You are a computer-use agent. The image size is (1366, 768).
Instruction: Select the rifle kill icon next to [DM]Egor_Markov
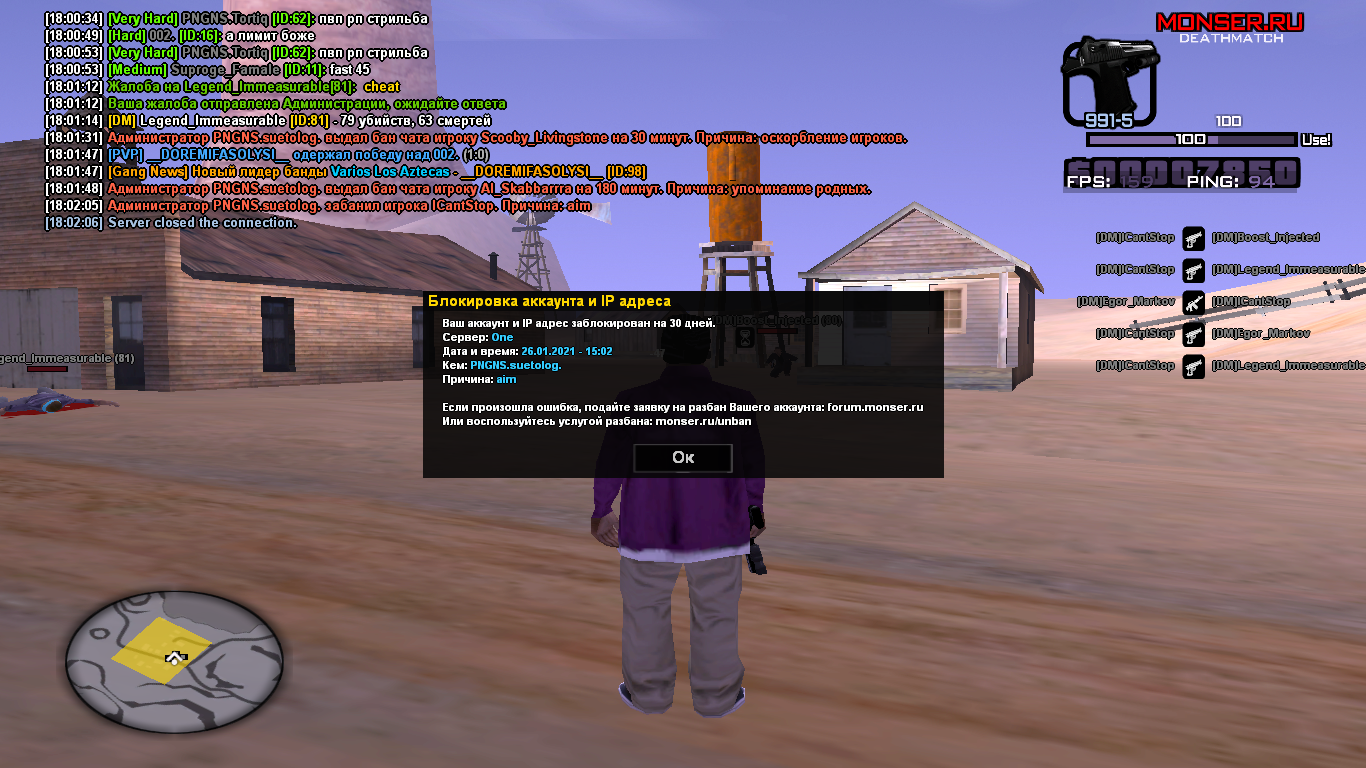tap(1193, 300)
